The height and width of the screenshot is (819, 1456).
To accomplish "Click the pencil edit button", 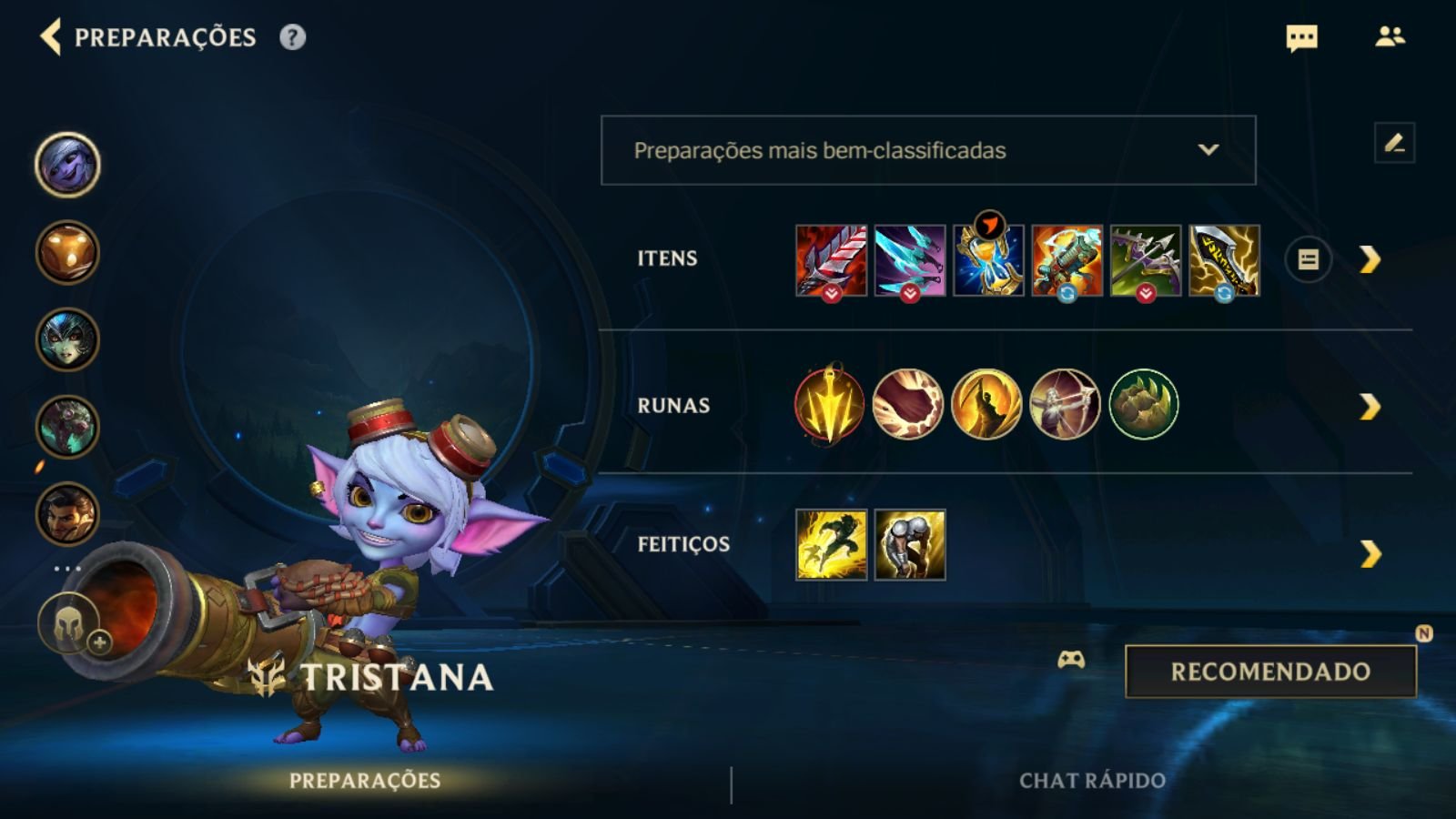I will tap(1394, 143).
